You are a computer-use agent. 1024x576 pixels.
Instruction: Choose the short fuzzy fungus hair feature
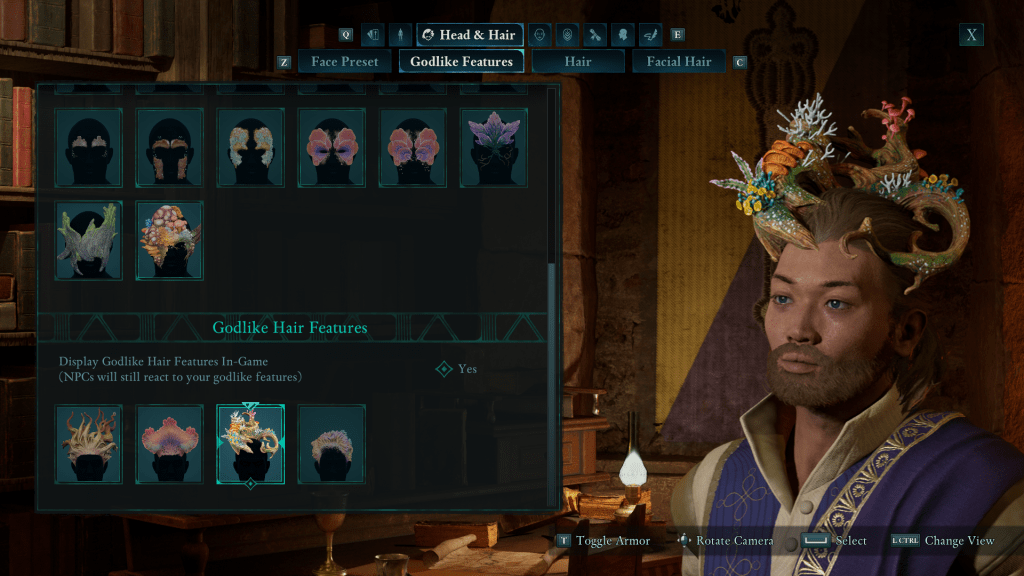[x=331, y=444]
